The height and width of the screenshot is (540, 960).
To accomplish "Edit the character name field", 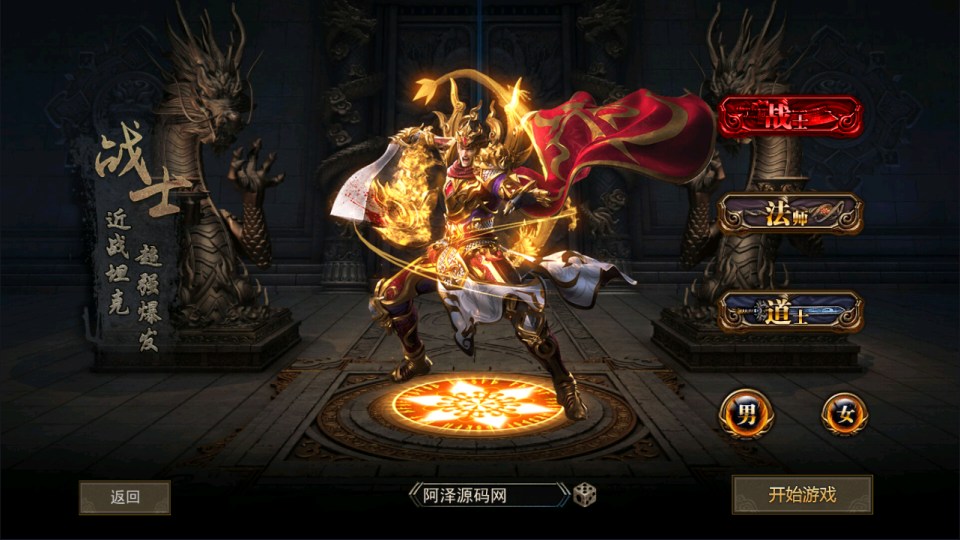I will coord(488,495).
